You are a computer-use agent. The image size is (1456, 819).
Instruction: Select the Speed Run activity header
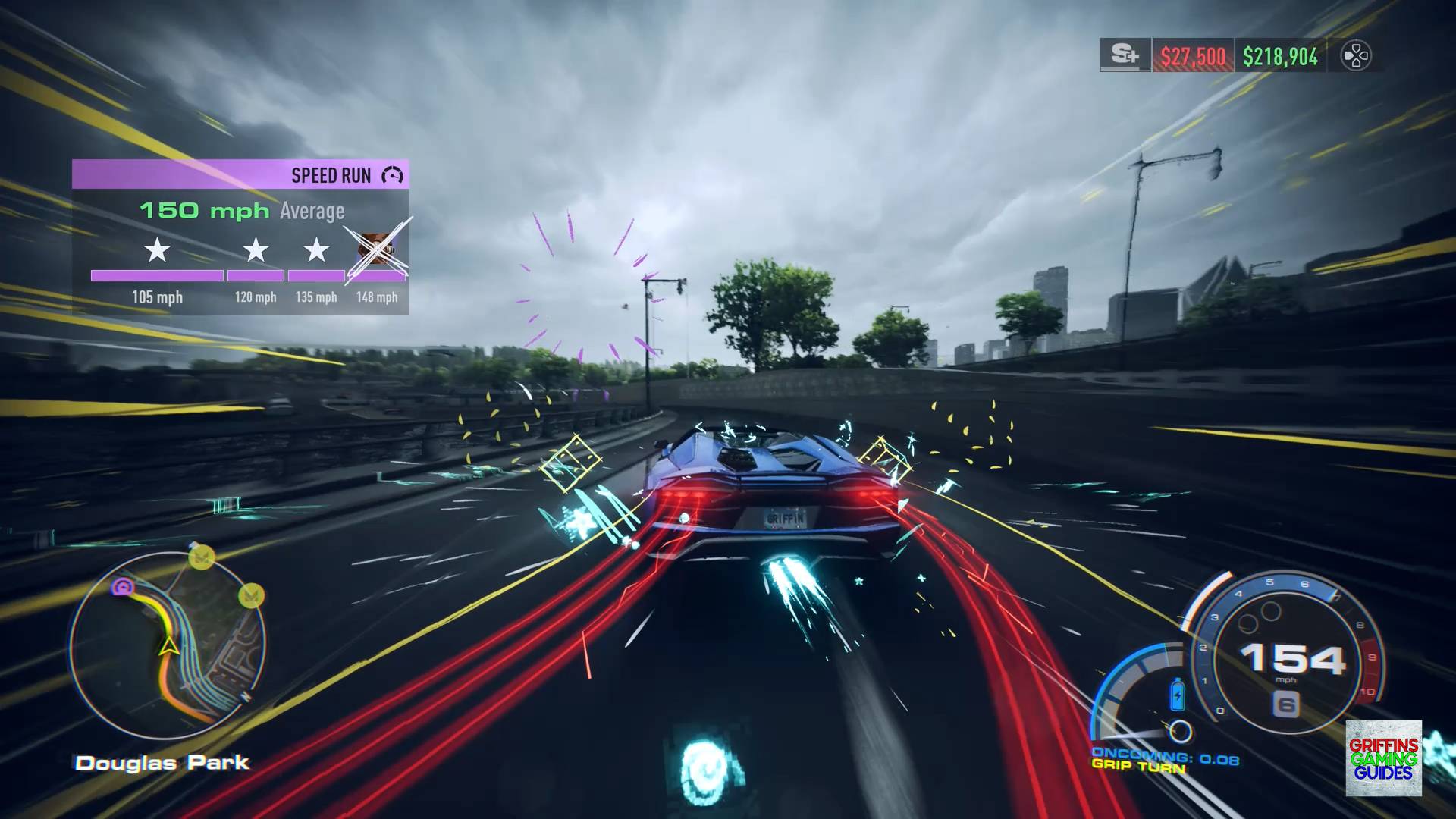[x=240, y=174]
